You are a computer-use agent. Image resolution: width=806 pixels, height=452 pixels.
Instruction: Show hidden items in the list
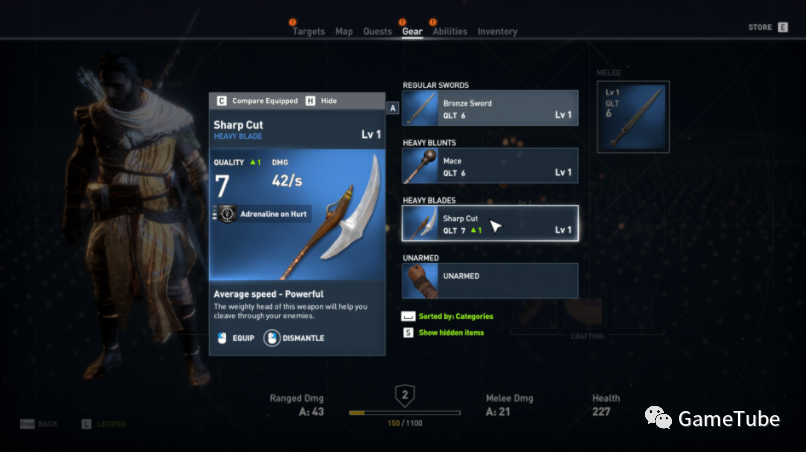pos(443,332)
